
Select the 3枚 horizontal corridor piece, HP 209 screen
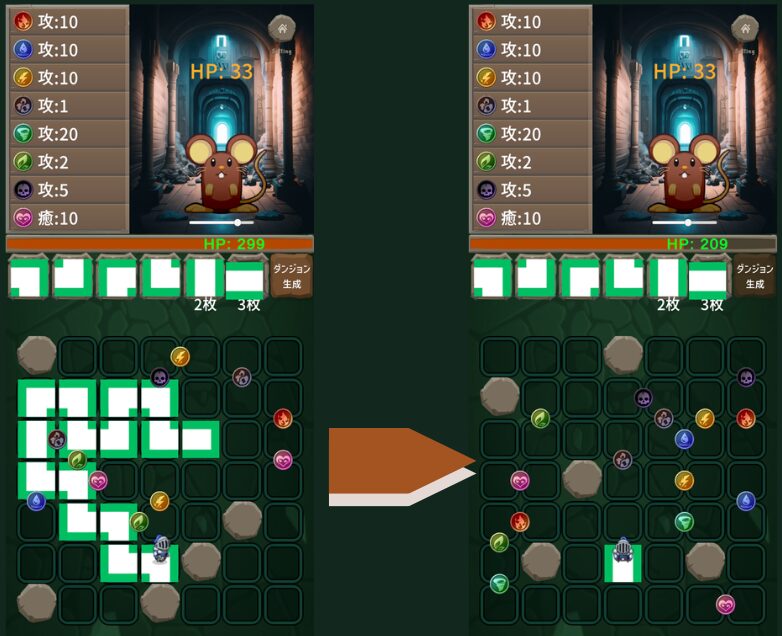point(709,276)
